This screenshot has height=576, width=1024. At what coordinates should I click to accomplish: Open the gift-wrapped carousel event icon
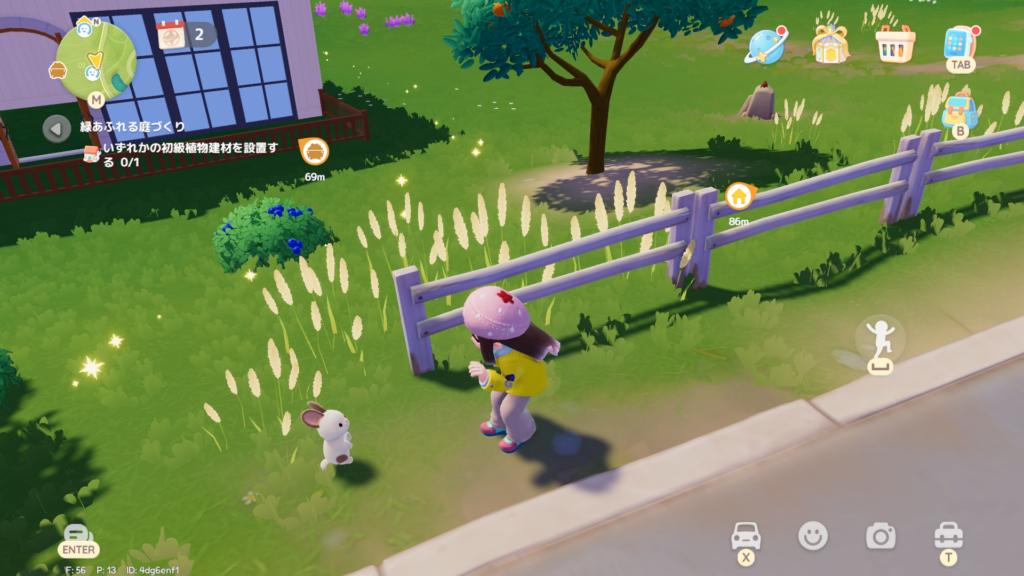pyautogui.click(x=829, y=44)
